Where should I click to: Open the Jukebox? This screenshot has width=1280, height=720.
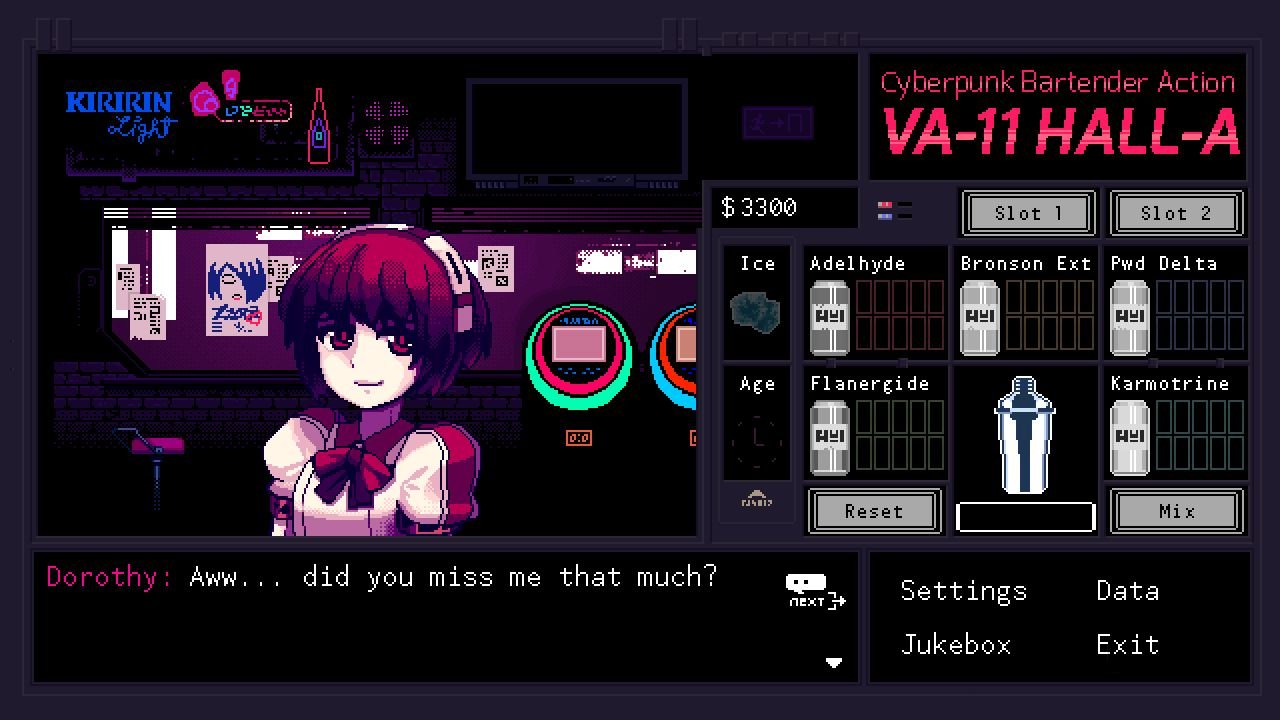(x=955, y=644)
